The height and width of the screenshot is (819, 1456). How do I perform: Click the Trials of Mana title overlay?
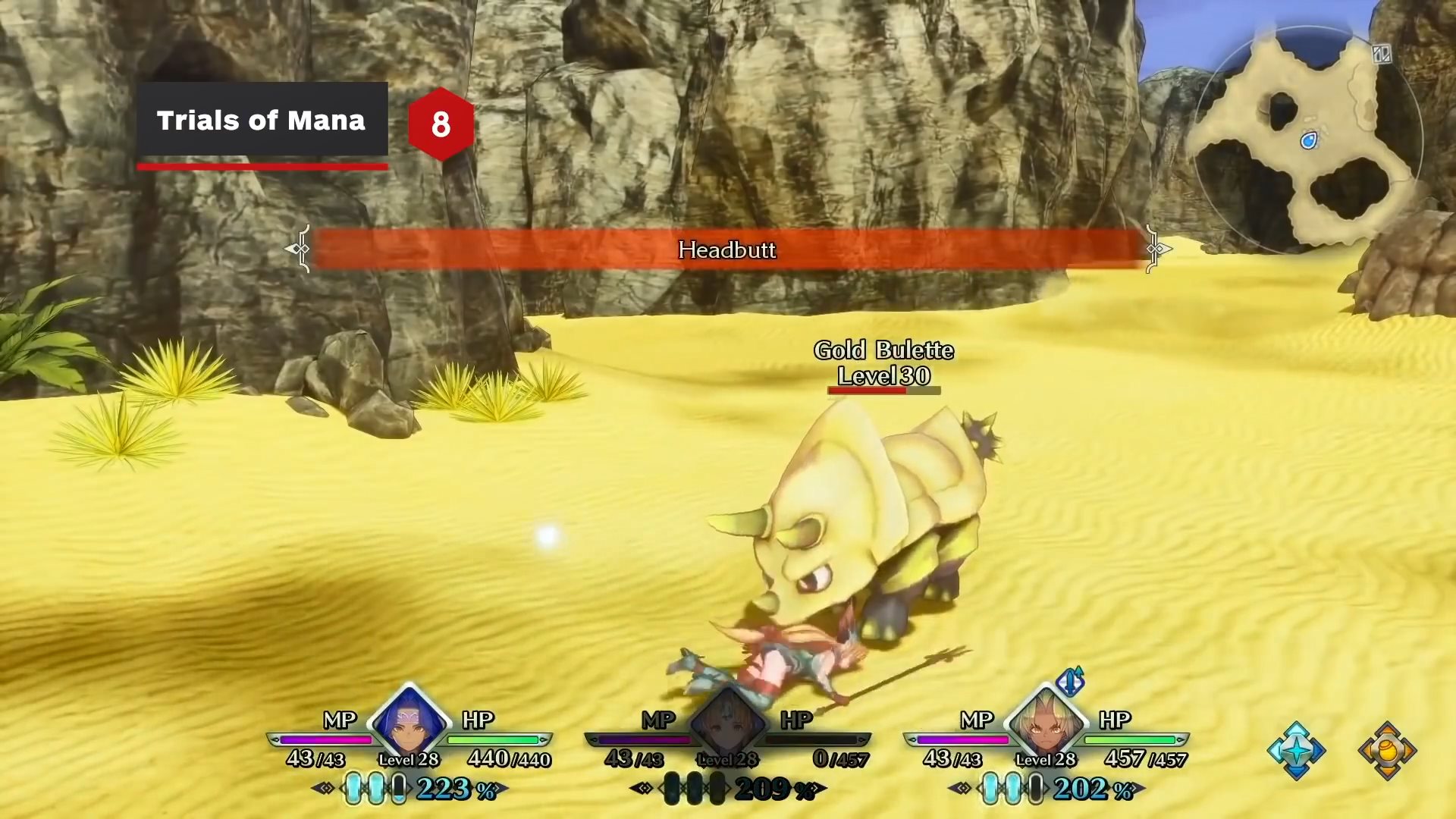tap(262, 120)
